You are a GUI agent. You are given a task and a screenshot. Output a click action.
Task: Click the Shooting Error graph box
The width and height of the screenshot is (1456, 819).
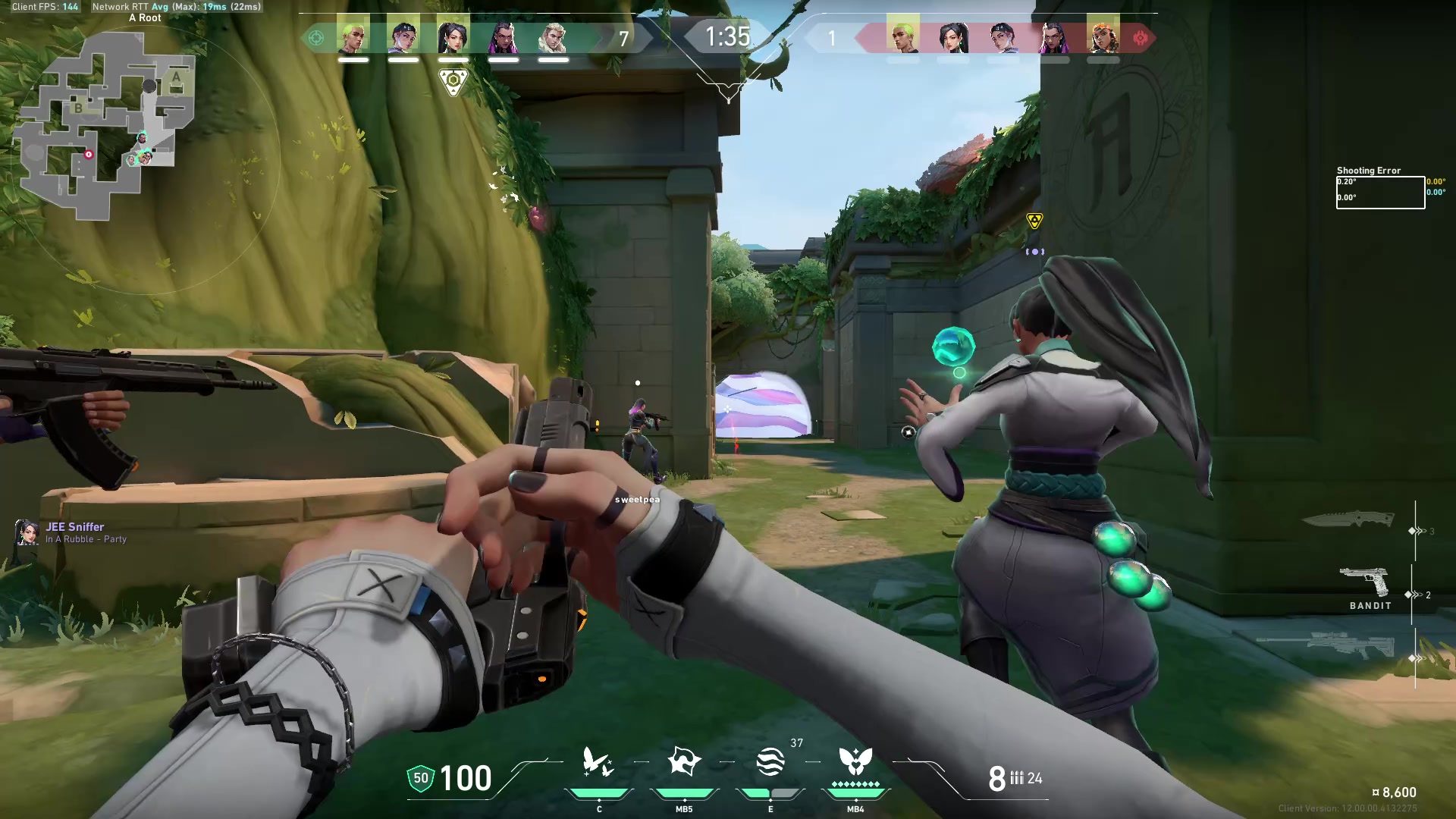click(x=1380, y=193)
